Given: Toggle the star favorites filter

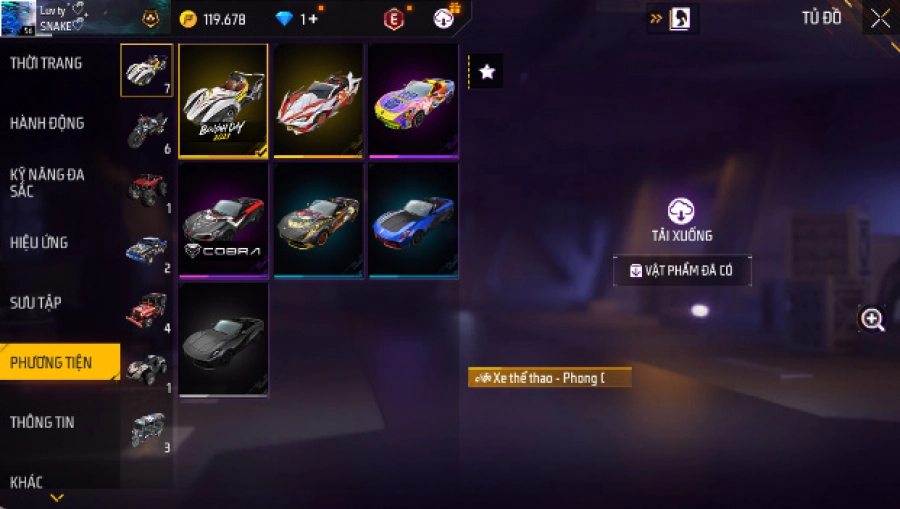Looking at the screenshot, I should [486, 72].
